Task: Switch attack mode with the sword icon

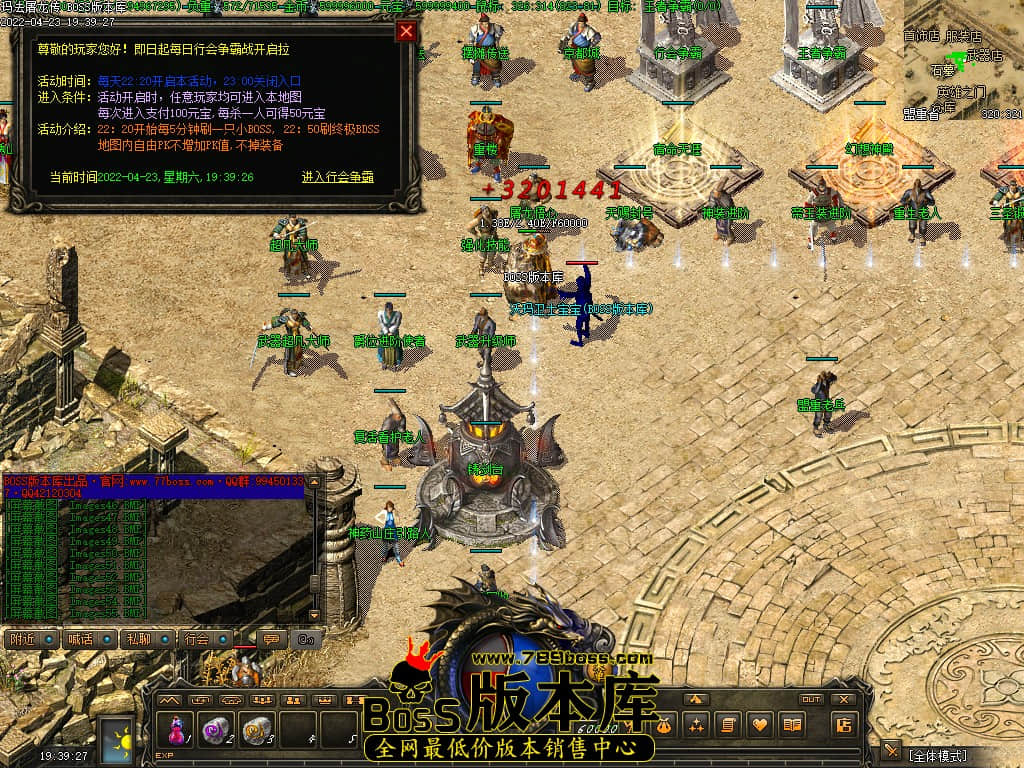Action: (891, 750)
